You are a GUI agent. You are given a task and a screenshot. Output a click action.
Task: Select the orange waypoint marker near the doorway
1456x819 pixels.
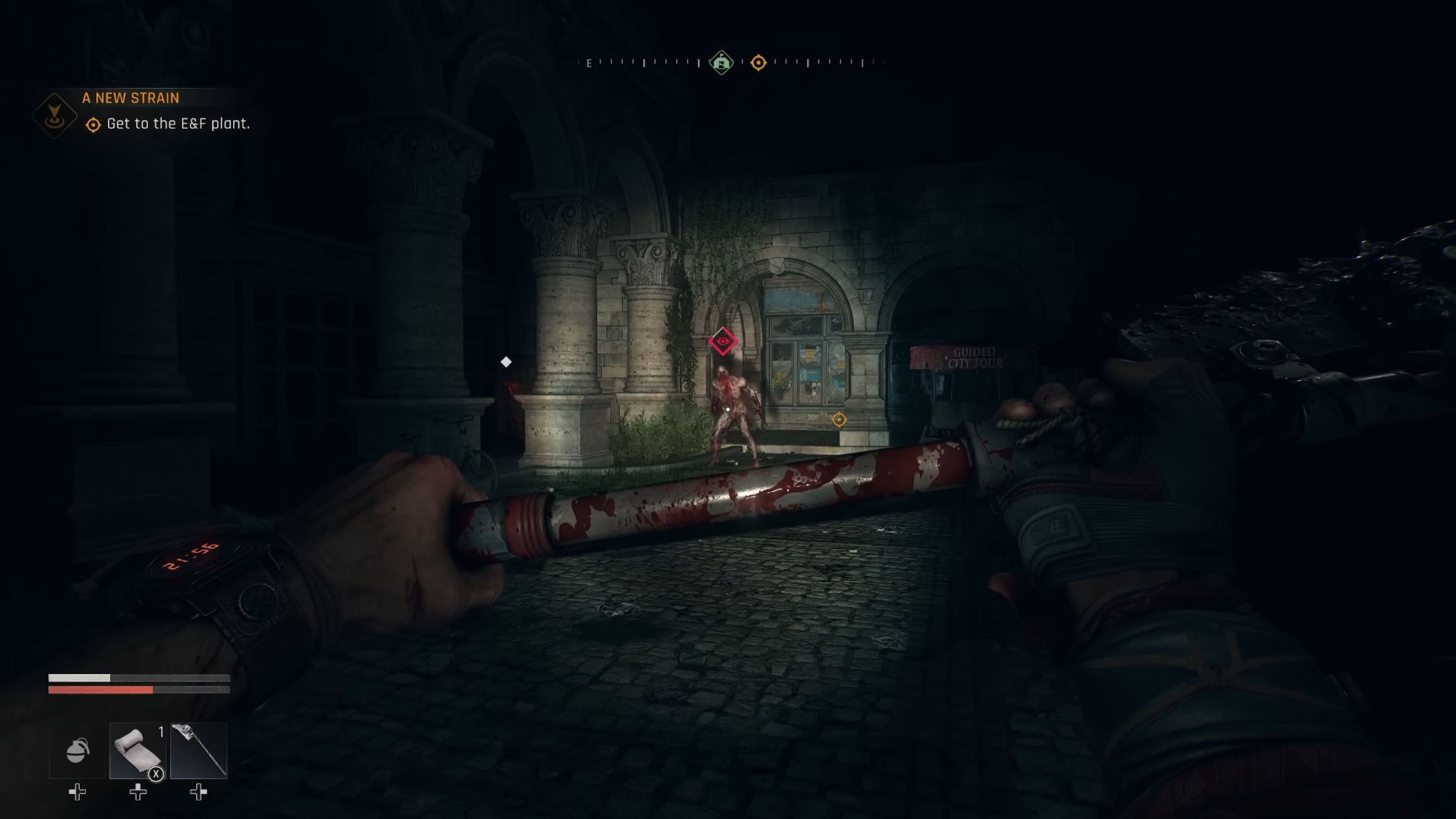coord(839,419)
